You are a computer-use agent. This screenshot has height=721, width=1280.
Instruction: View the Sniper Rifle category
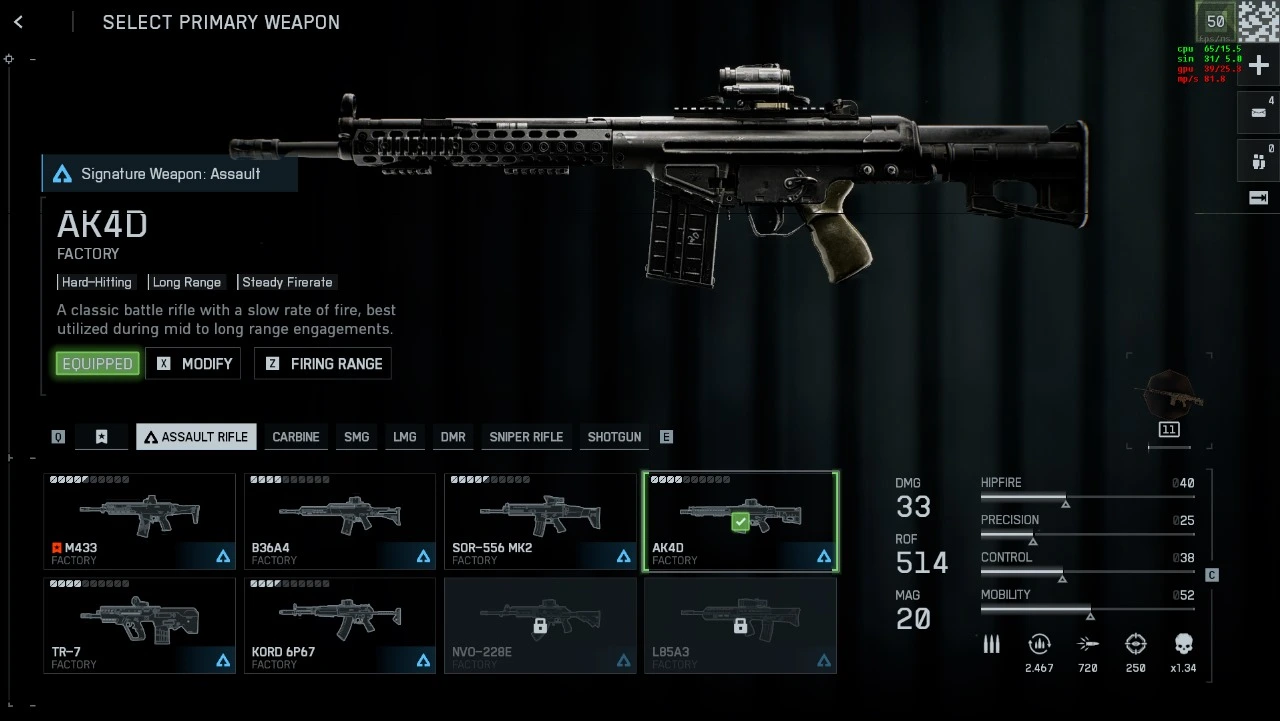[x=526, y=437]
